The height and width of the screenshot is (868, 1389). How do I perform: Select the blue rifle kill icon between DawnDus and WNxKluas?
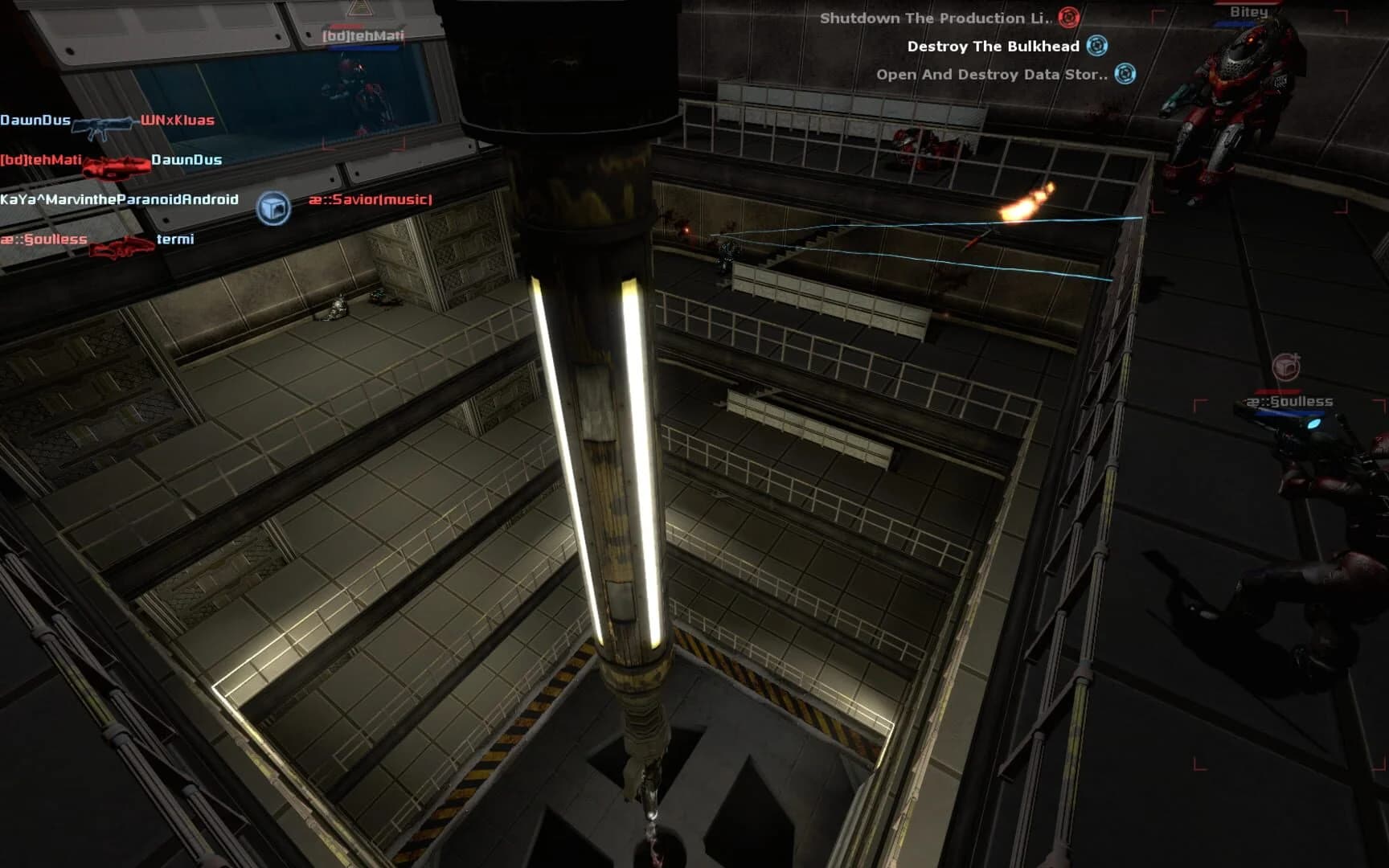tap(103, 124)
